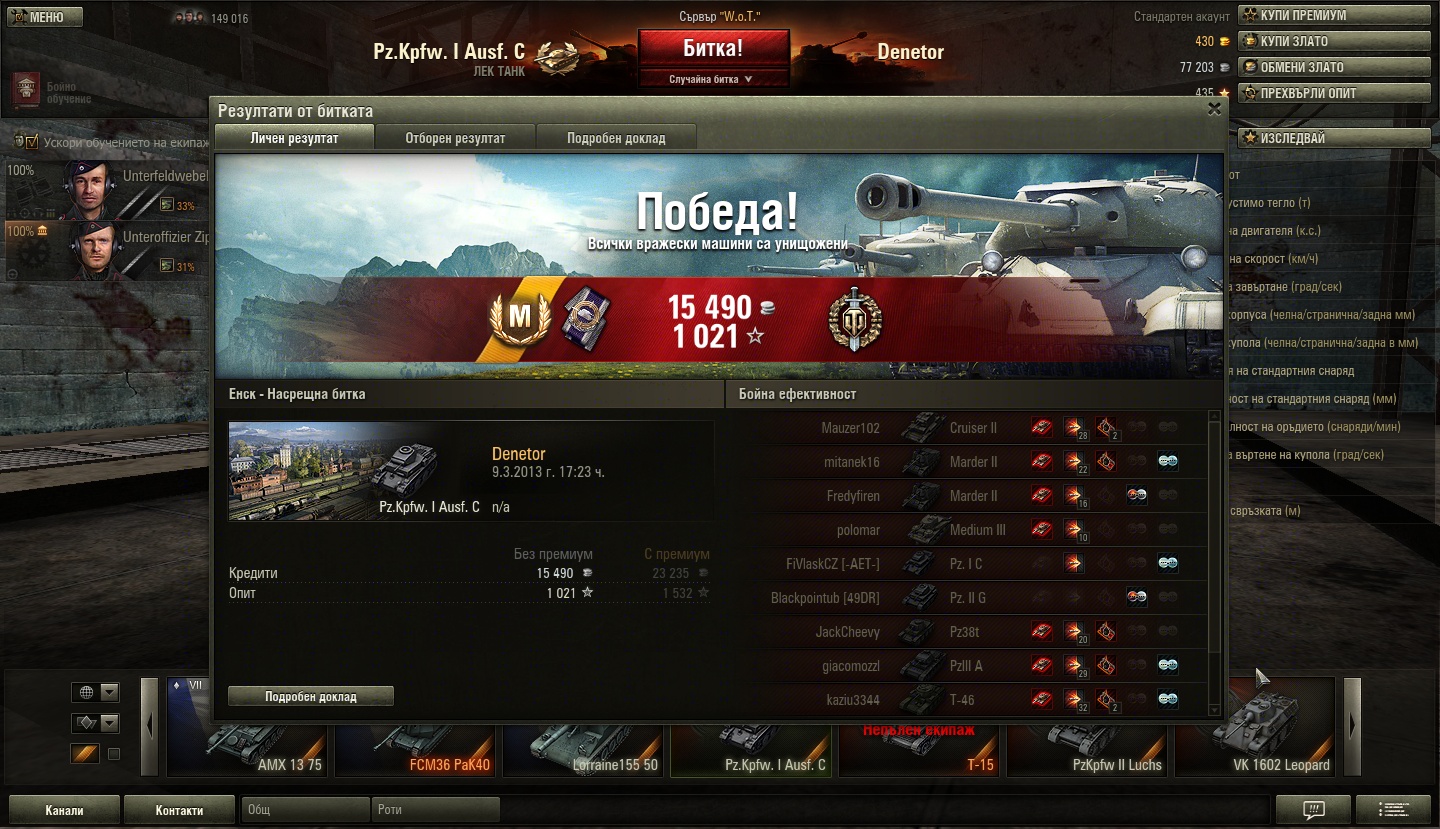Switch to the Отборен резултат tab
1440x829 pixels.
pos(455,138)
